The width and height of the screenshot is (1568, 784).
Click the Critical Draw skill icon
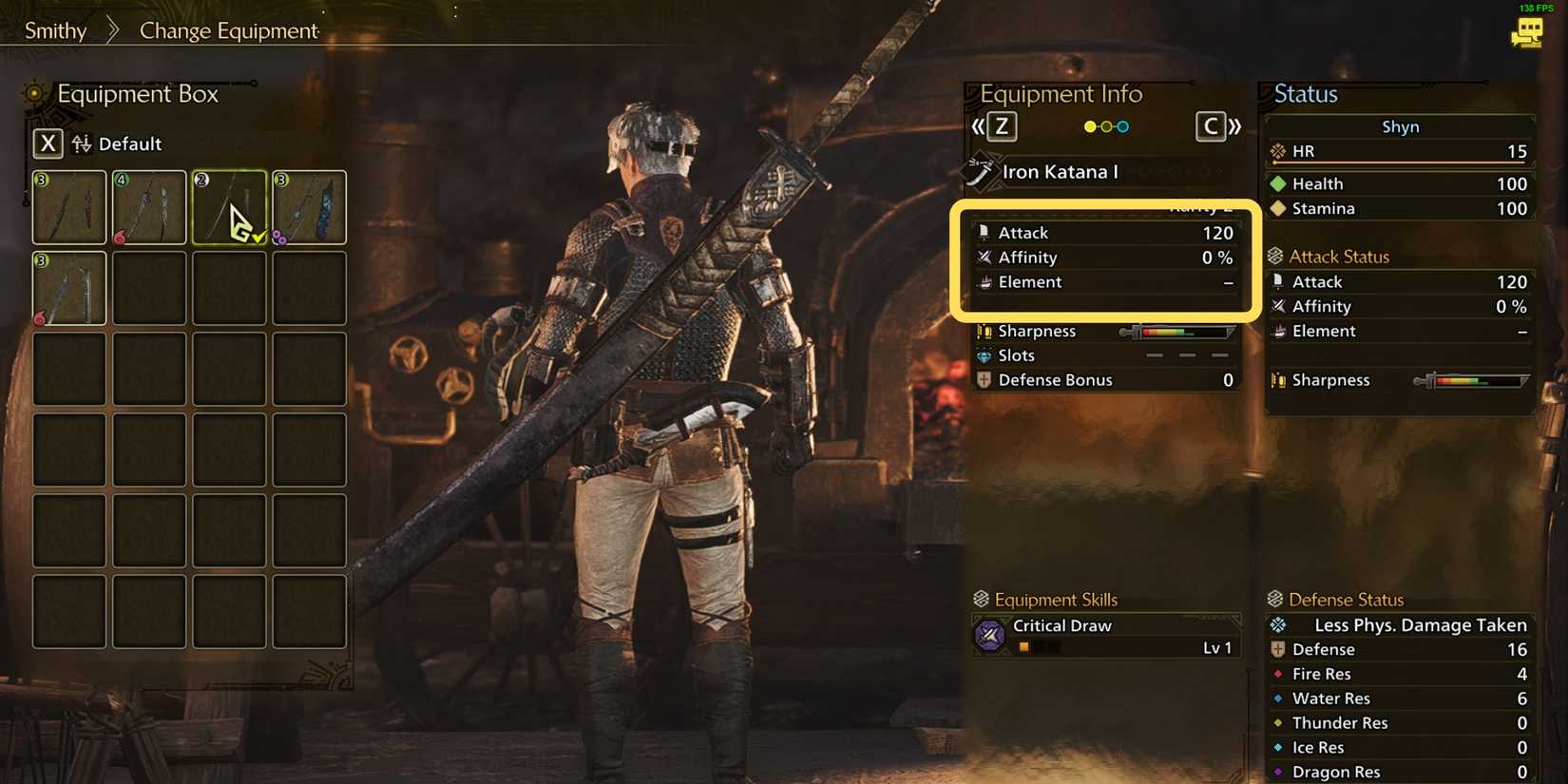click(x=989, y=635)
